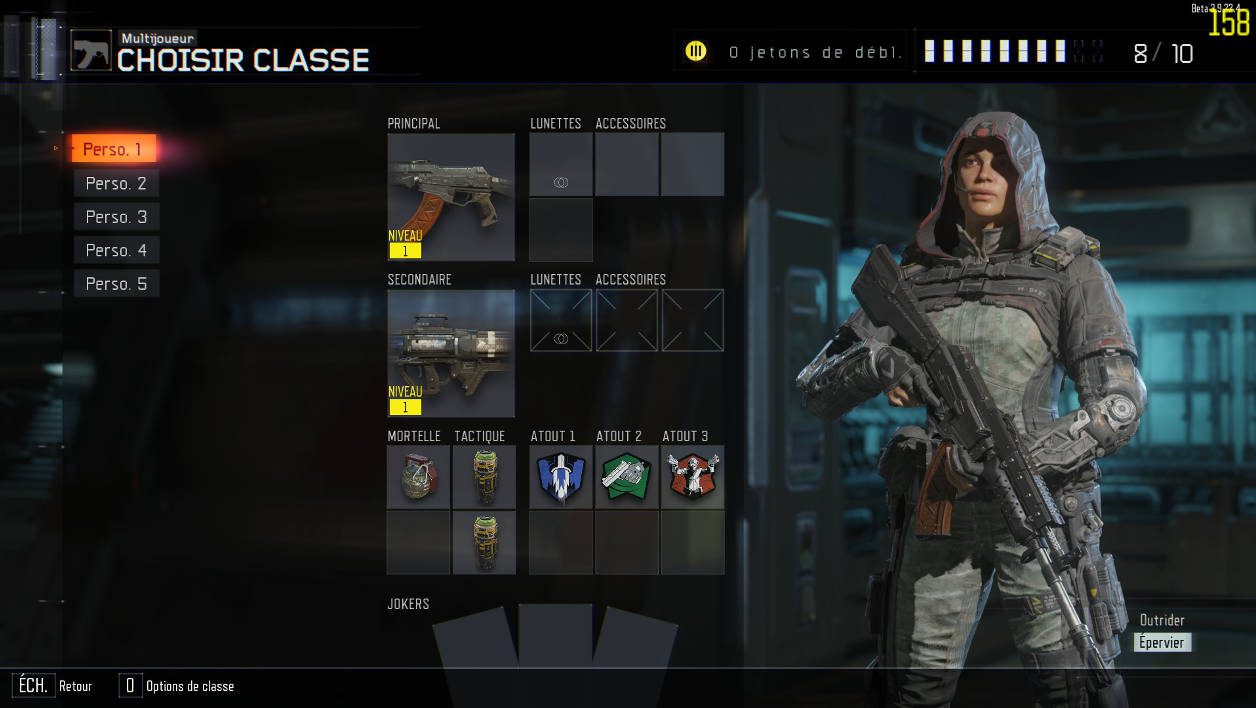
Task: Open Options de classe
Action: [x=189, y=686]
